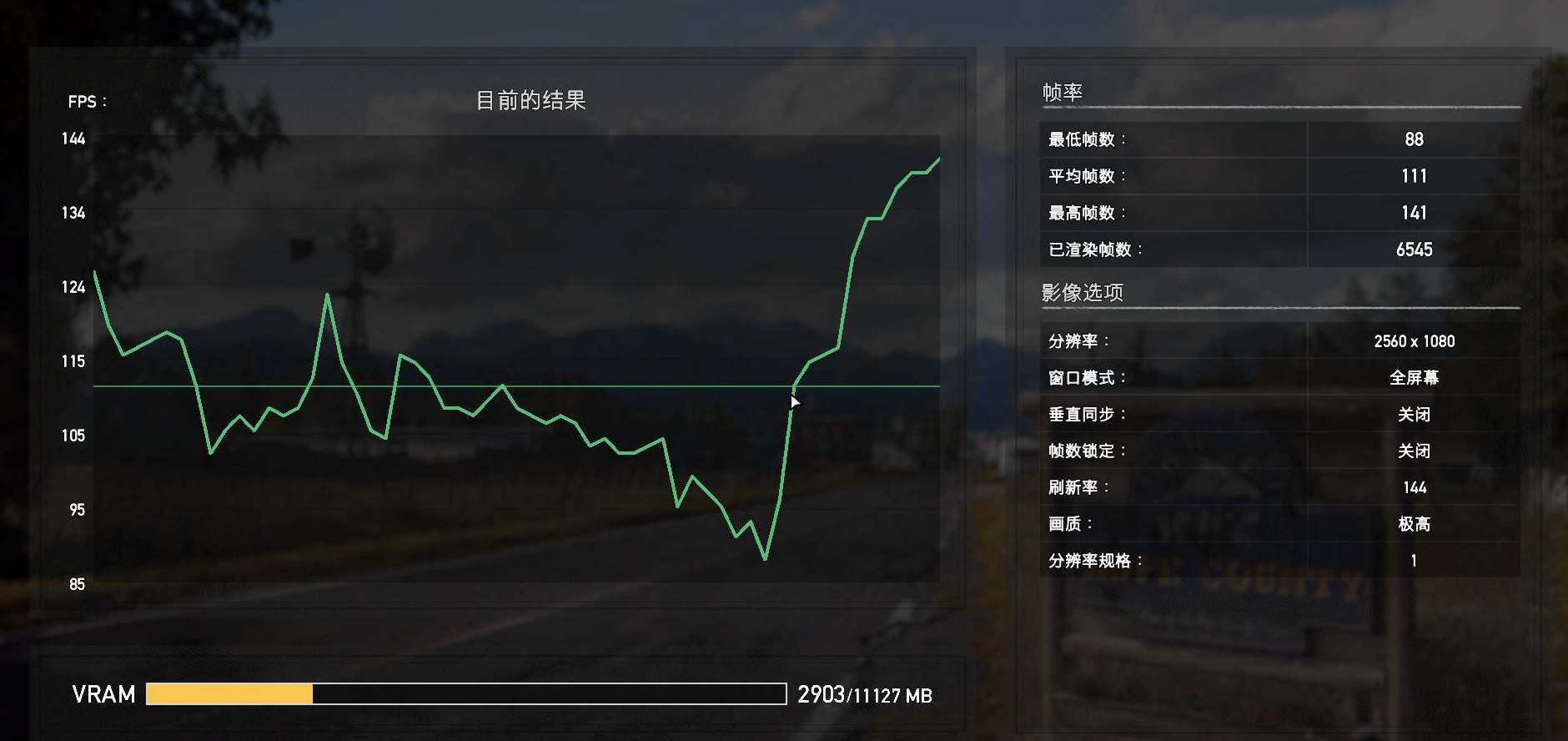
Task: Click the VRAM label next to the bar
Action: (103, 694)
